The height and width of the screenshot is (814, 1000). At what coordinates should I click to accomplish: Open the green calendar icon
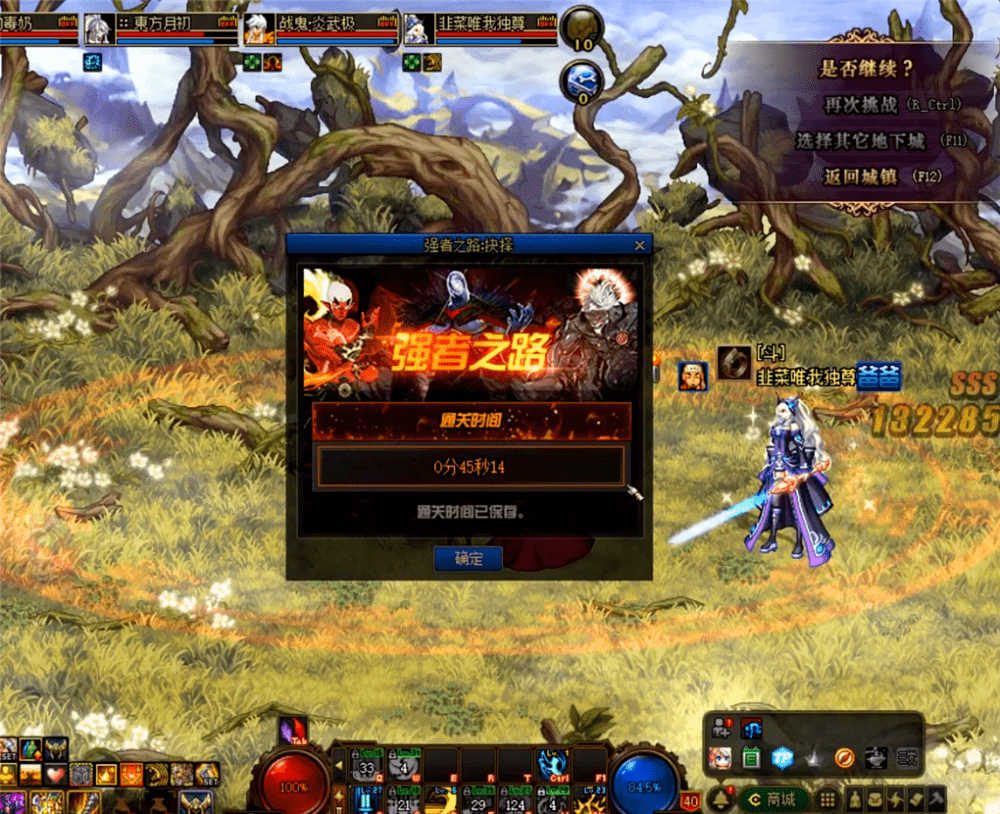[751, 758]
